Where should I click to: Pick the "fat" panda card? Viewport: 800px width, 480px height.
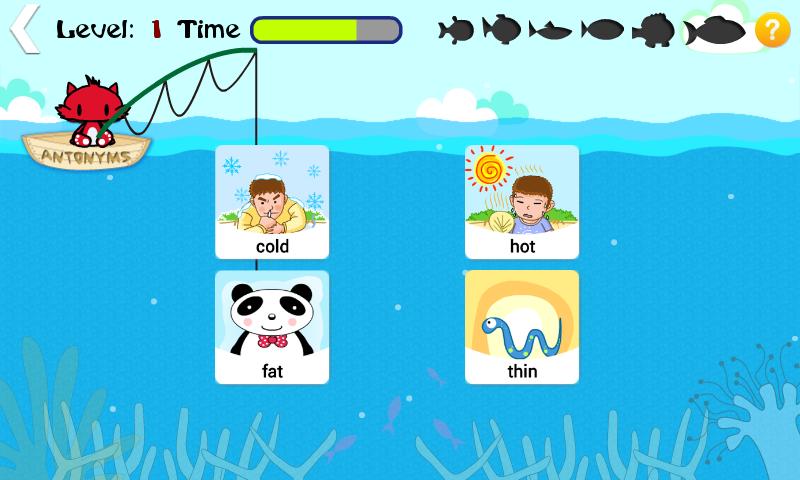click(272, 327)
